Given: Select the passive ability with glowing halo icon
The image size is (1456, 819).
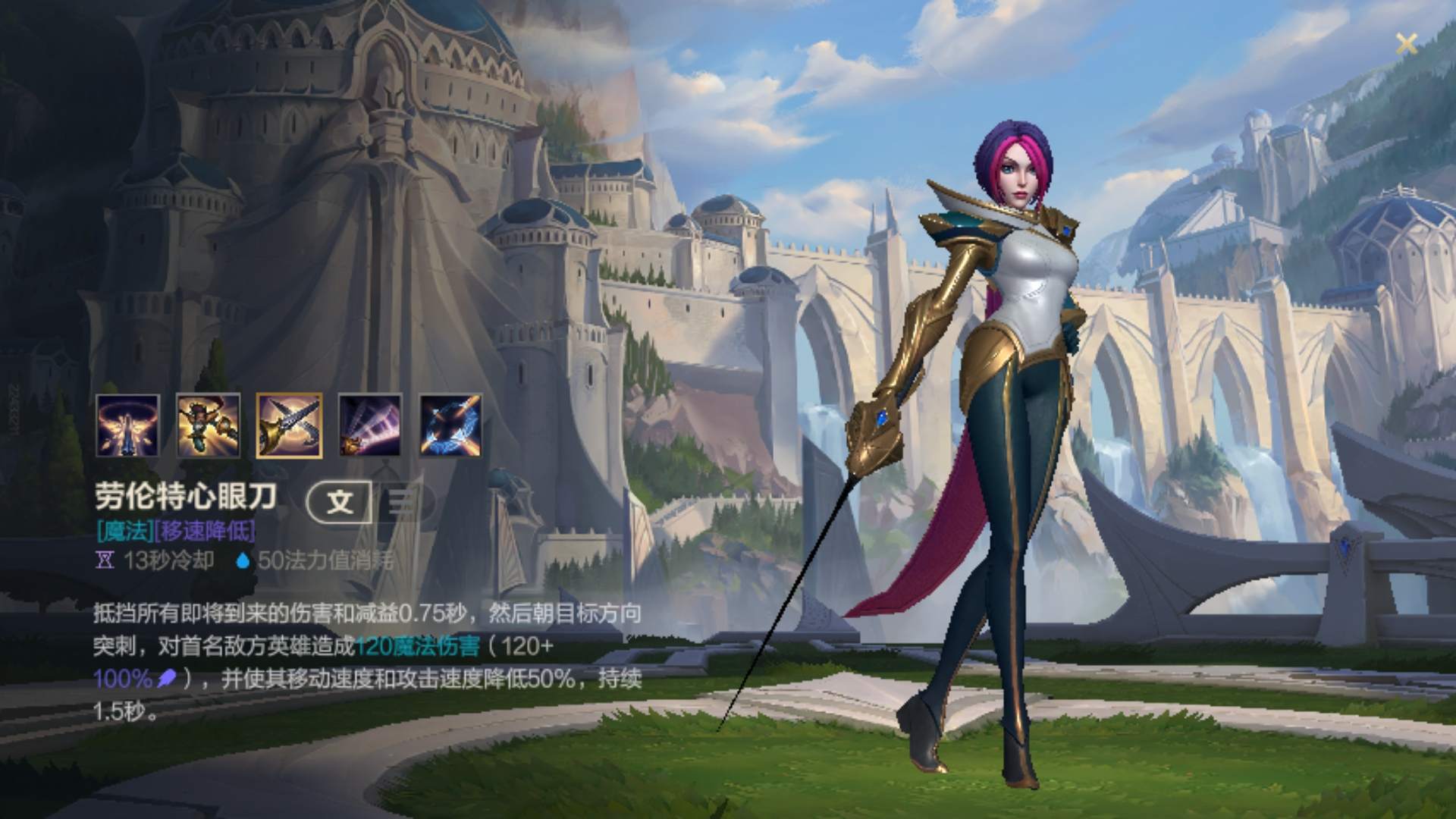Looking at the screenshot, I should click(x=127, y=425).
